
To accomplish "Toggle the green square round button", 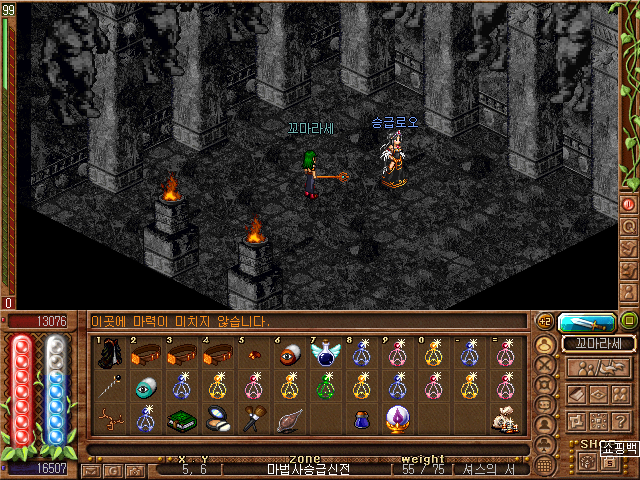I will pos(629,322).
